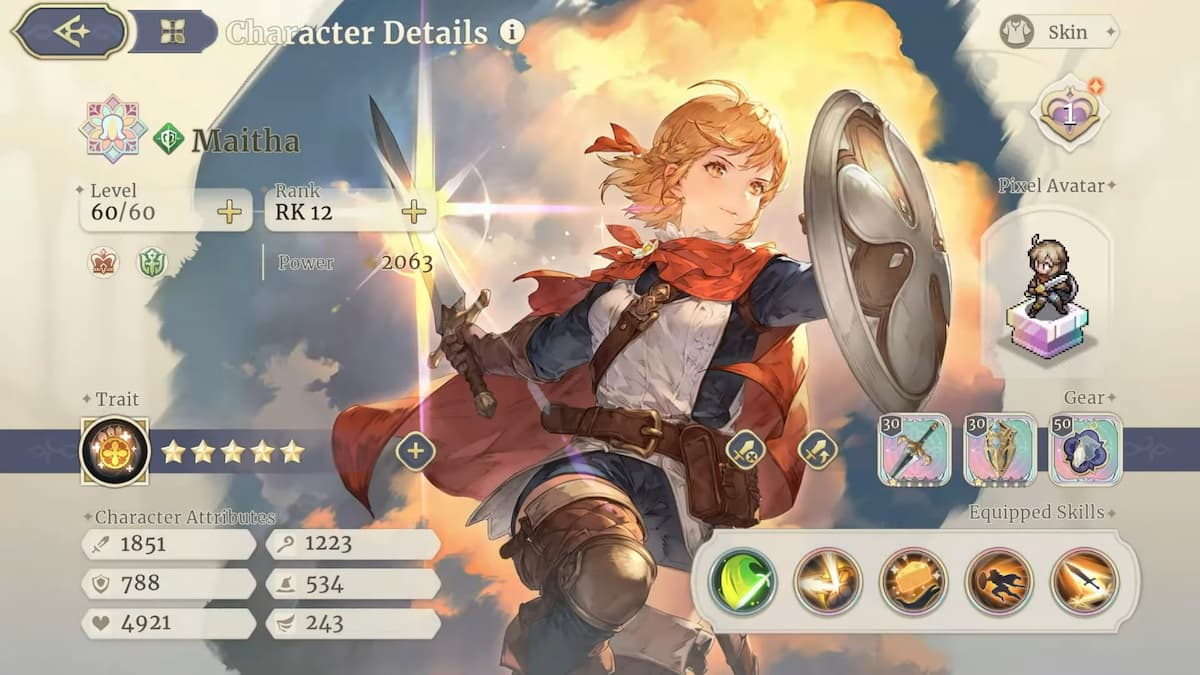Choose the dashing figure equipped skill
This screenshot has width=1200, height=675.
coord(999,581)
